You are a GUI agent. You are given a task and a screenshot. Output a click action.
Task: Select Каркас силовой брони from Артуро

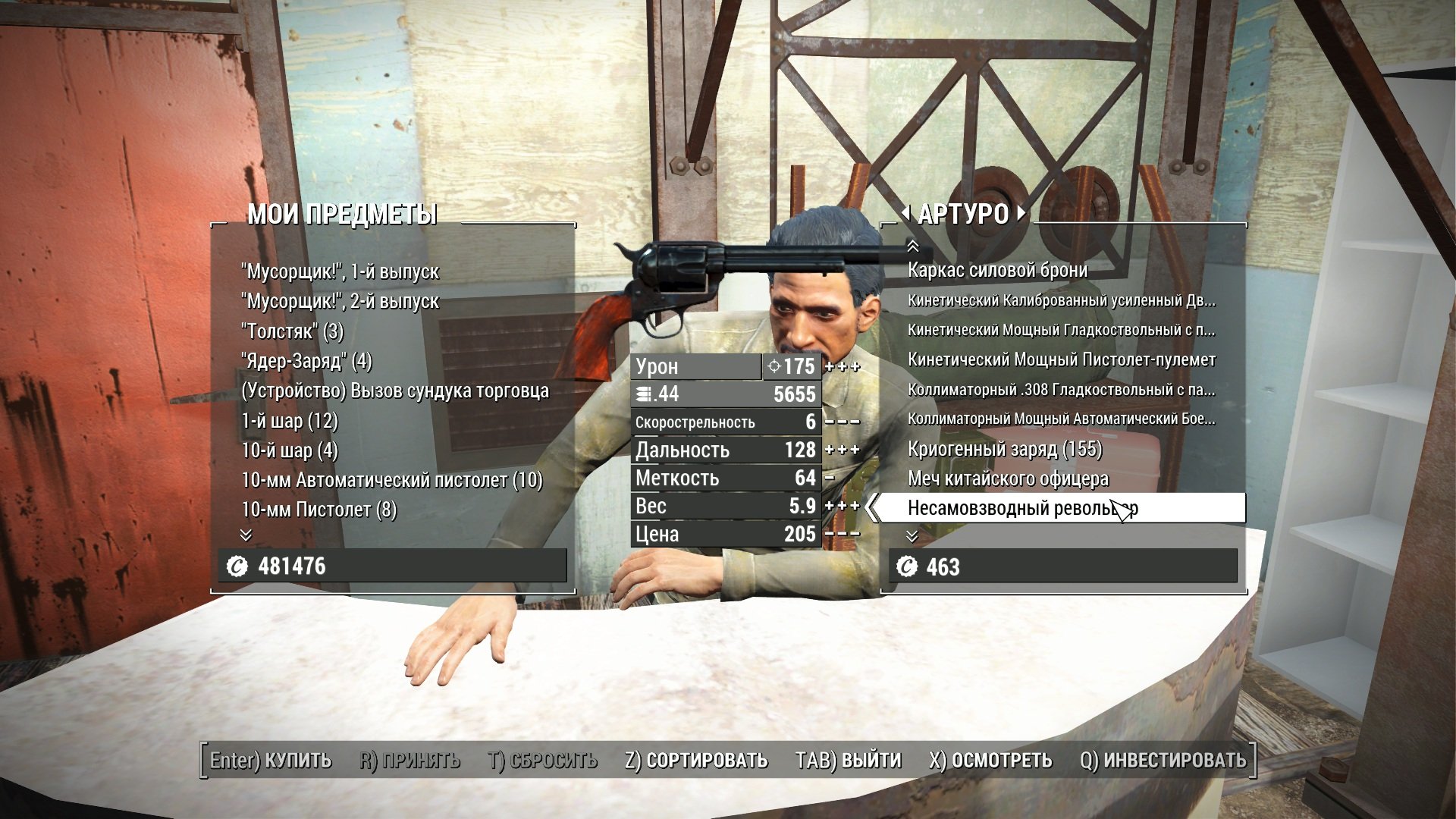pos(997,270)
